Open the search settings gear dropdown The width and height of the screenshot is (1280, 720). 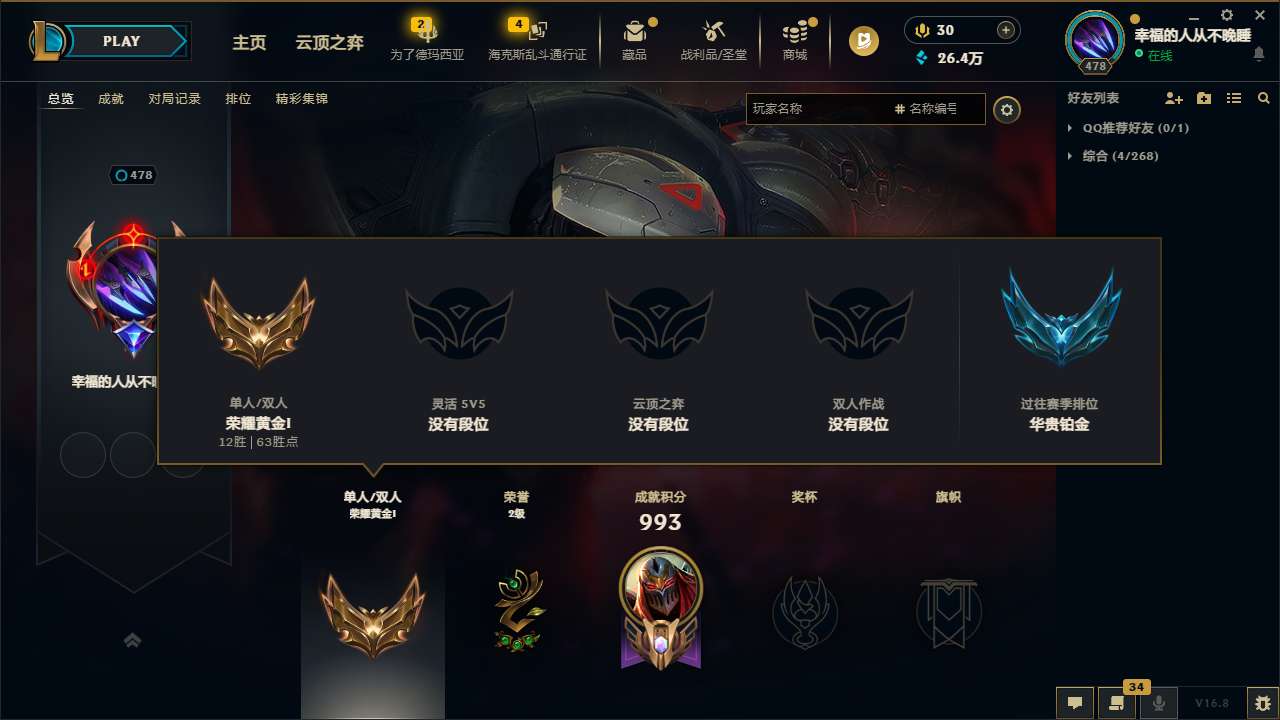pyautogui.click(x=1007, y=110)
